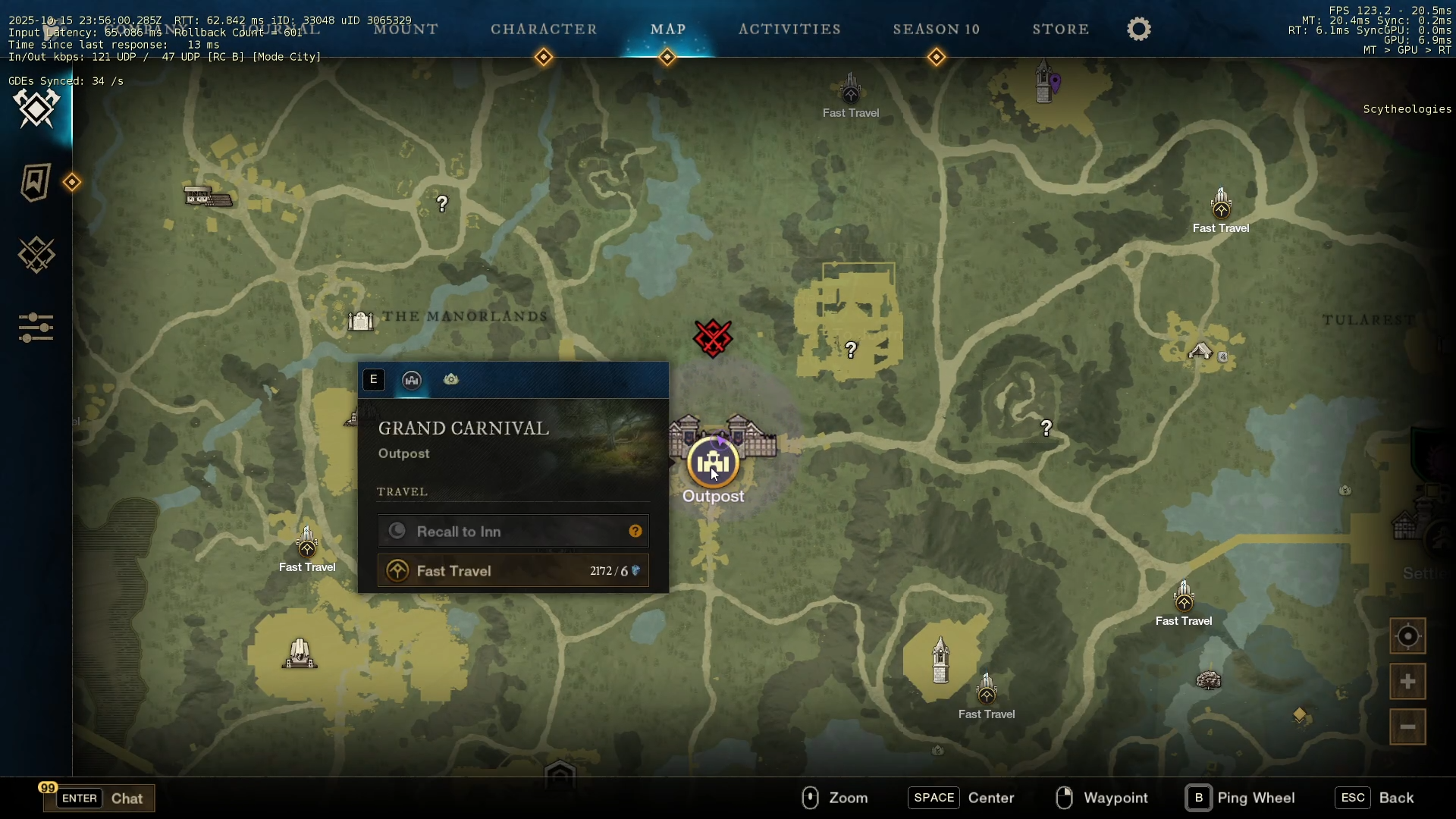
Task: Go Back using the bottom bar button
Action: 1376,798
